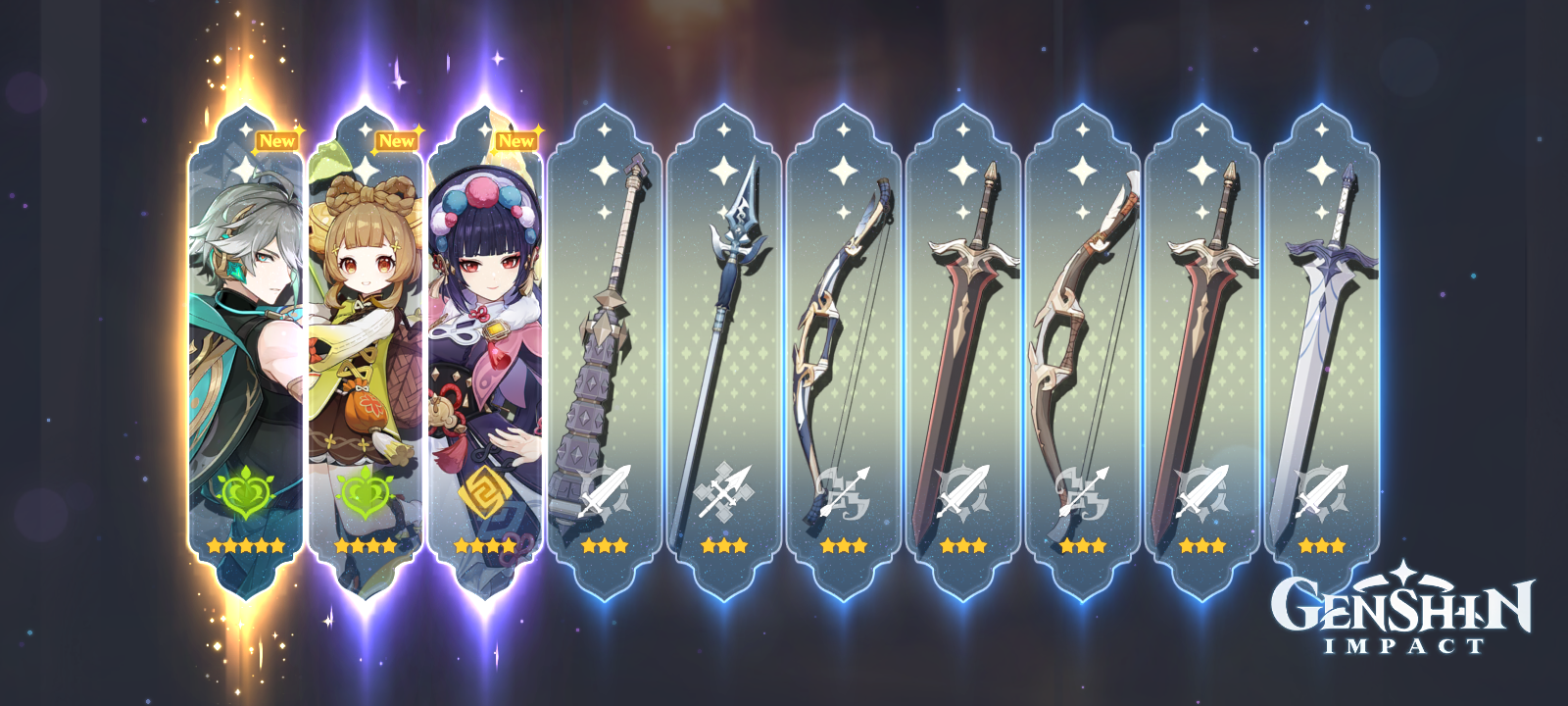Toggle the New badge on Yaoyao's card
The image size is (1568, 706).
396,142
